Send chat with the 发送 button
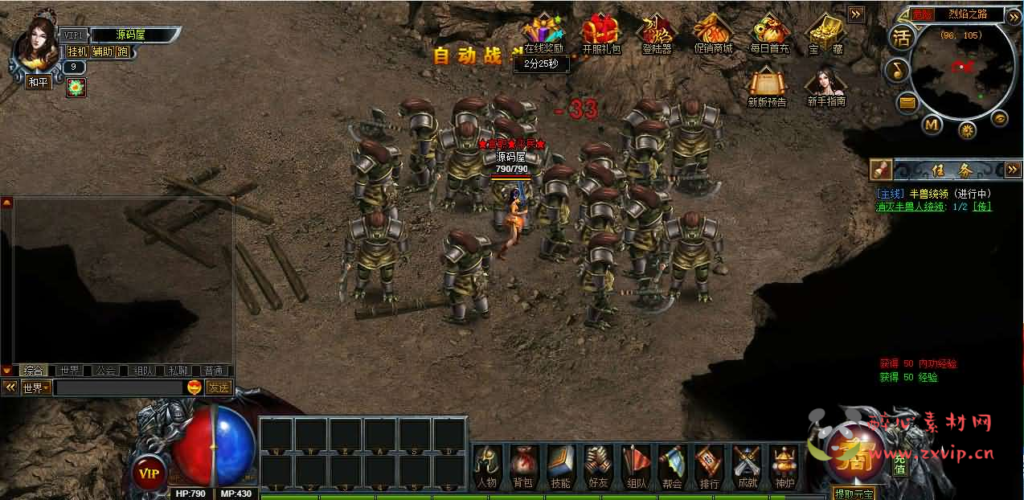Screen dimensions: 1024x500 (218, 387)
